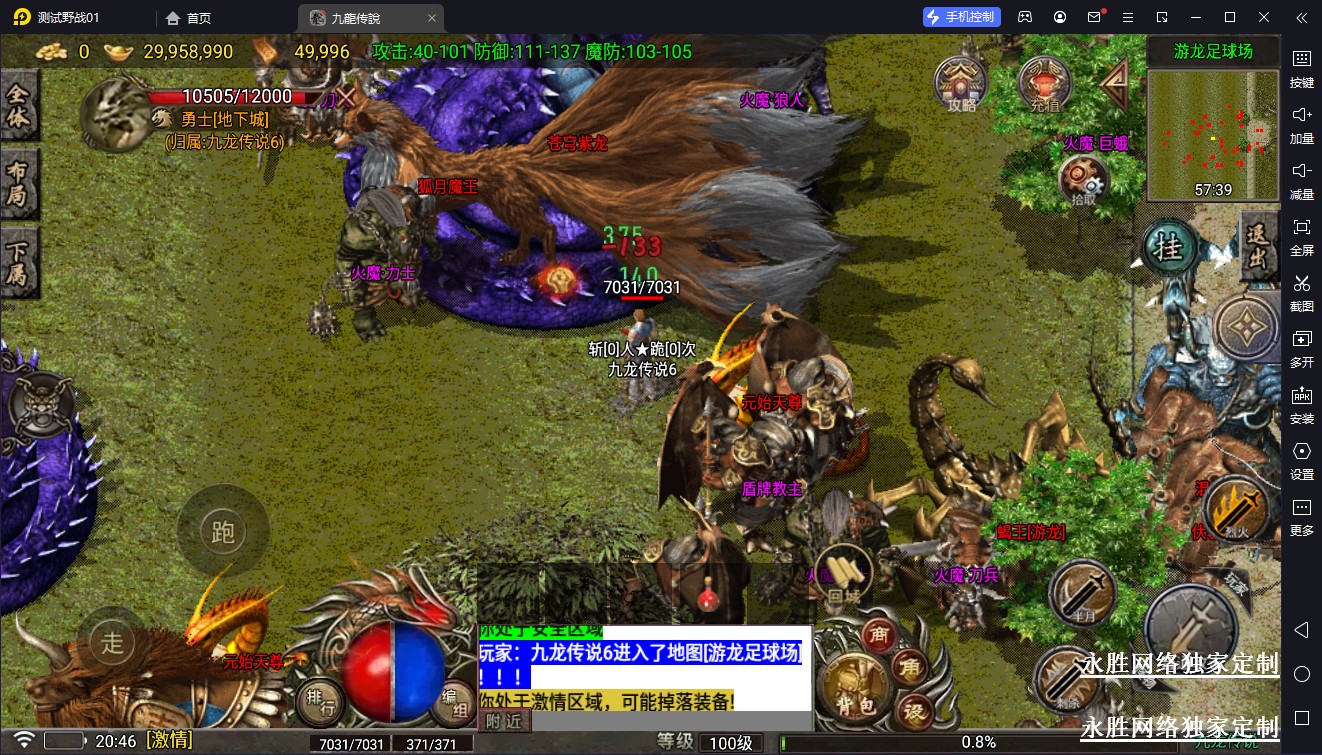Open the 攻略 strategy guide icon
The image size is (1322, 755).
[x=961, y=82]
